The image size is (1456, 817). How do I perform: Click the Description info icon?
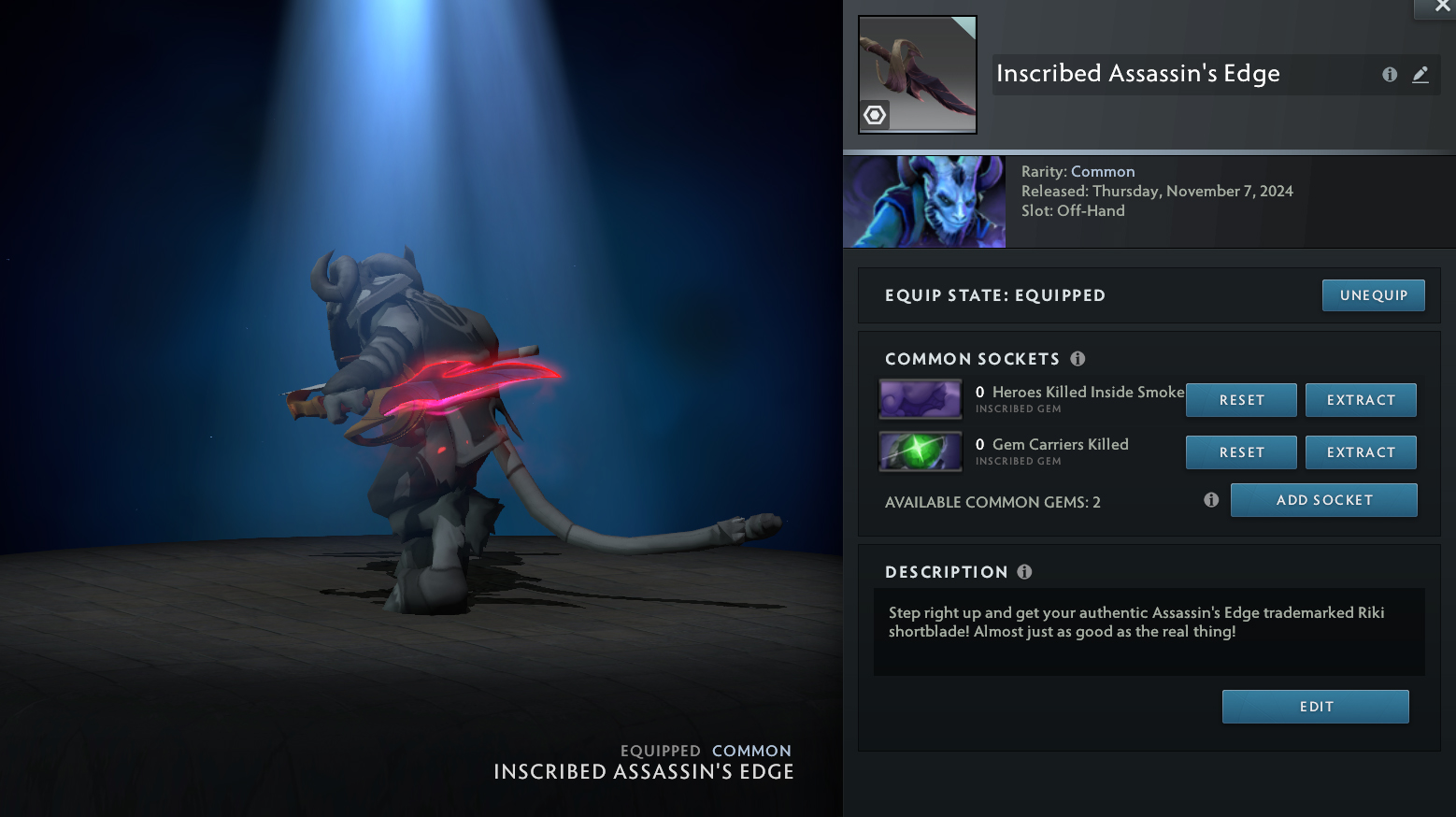click(1024, 572)
